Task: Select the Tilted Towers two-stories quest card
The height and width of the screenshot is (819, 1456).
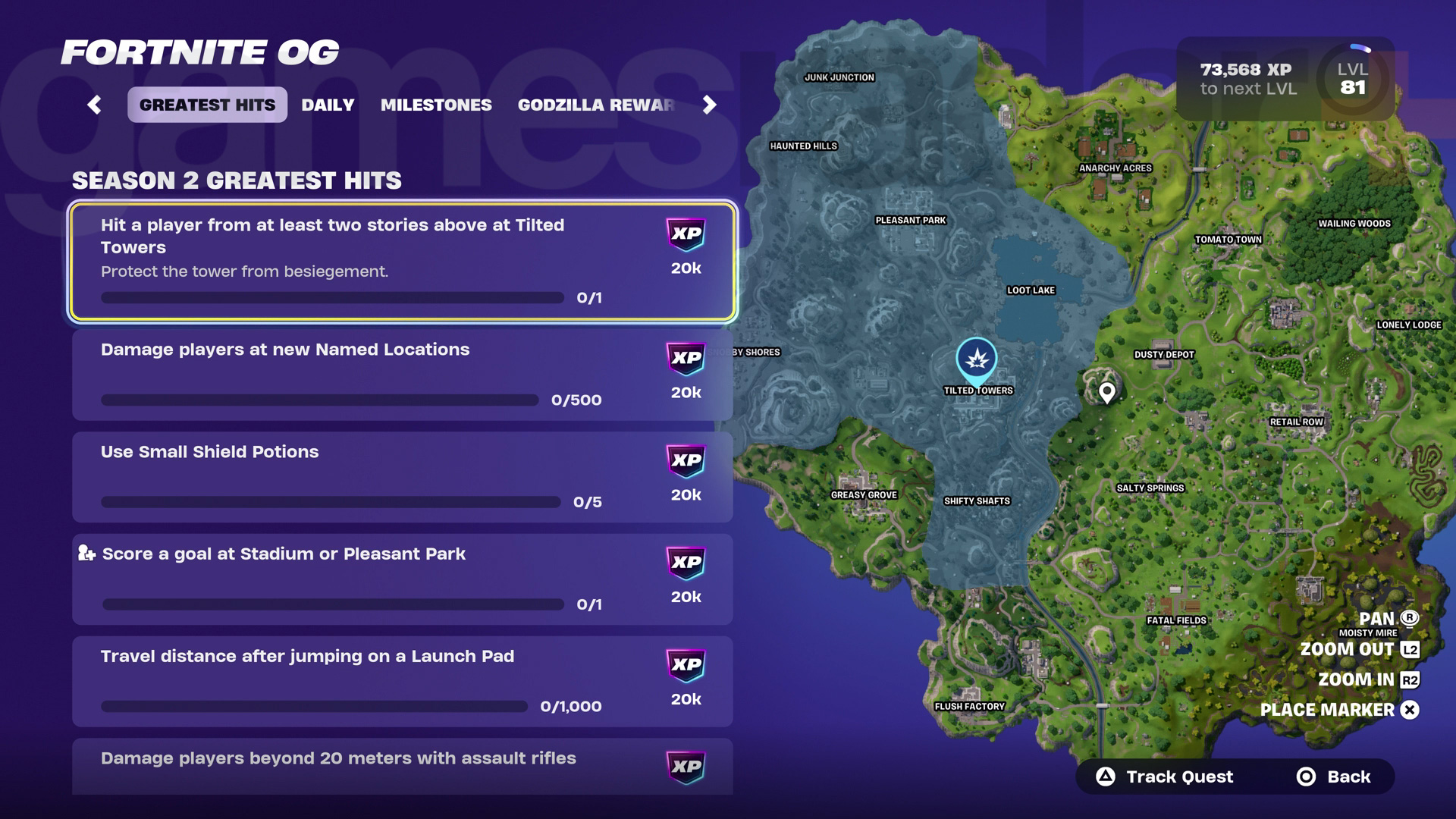Action: [x=402, y=262]
